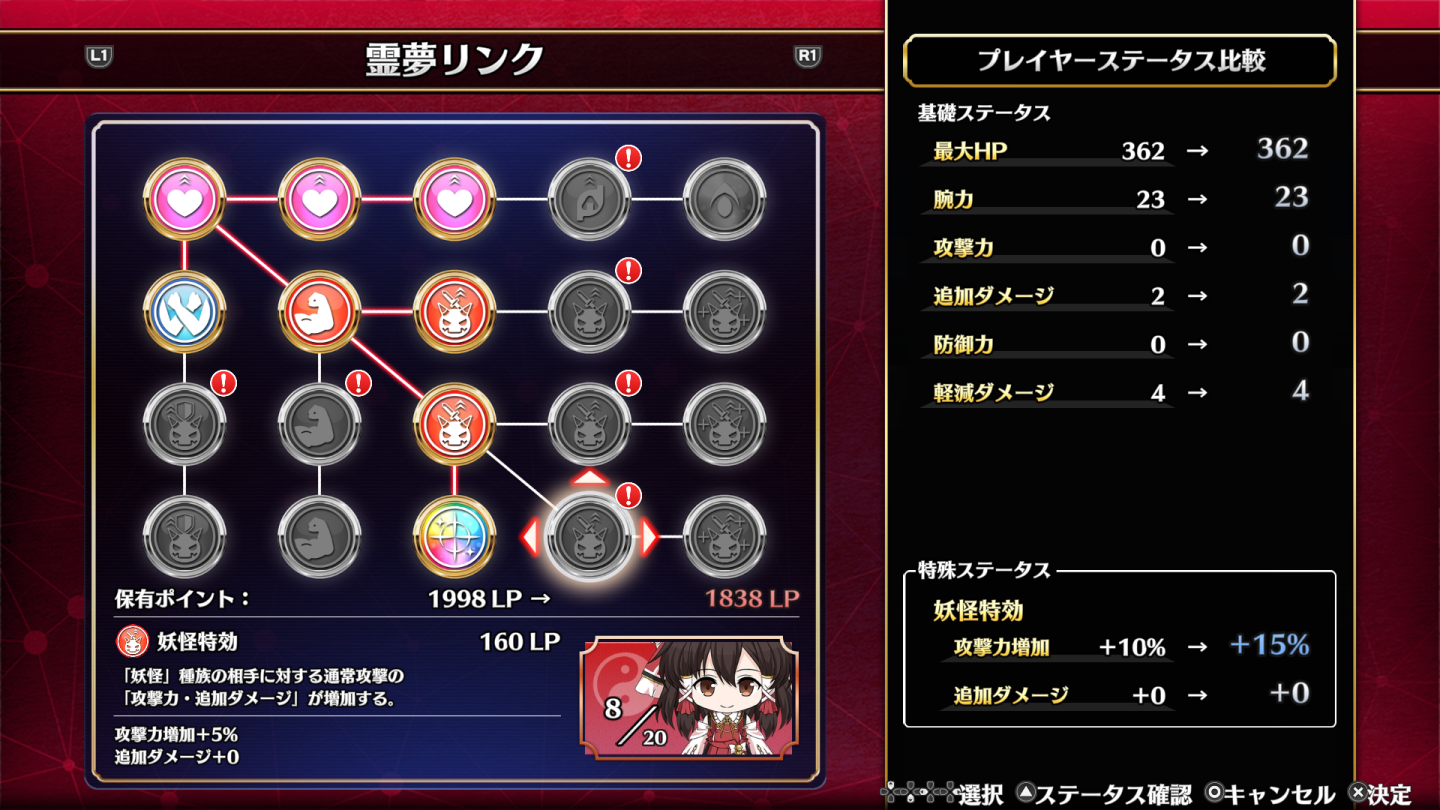Screen dimensions: 1440x810
Task: Open the unlocked 妖怪特効 oni node
Action: (453, 312)
